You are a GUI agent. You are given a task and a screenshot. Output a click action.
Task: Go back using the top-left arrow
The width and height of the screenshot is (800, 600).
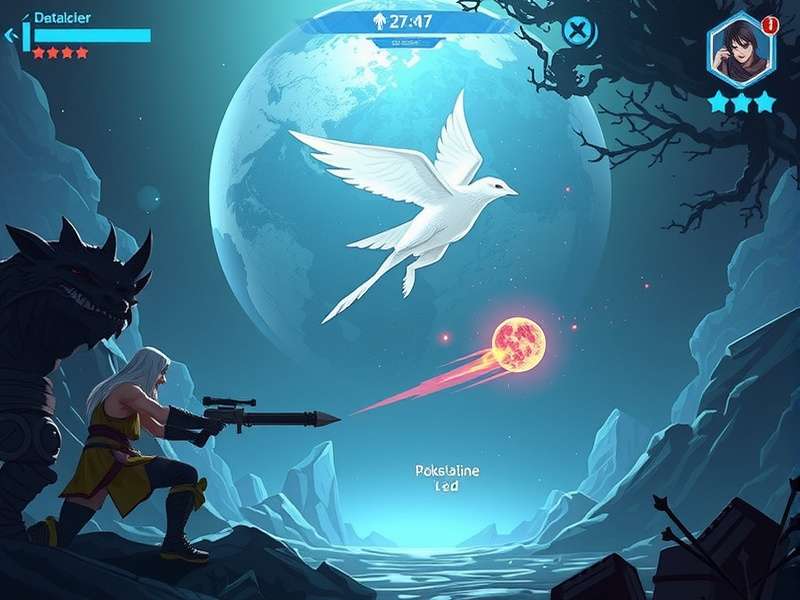tap(11, 36)
